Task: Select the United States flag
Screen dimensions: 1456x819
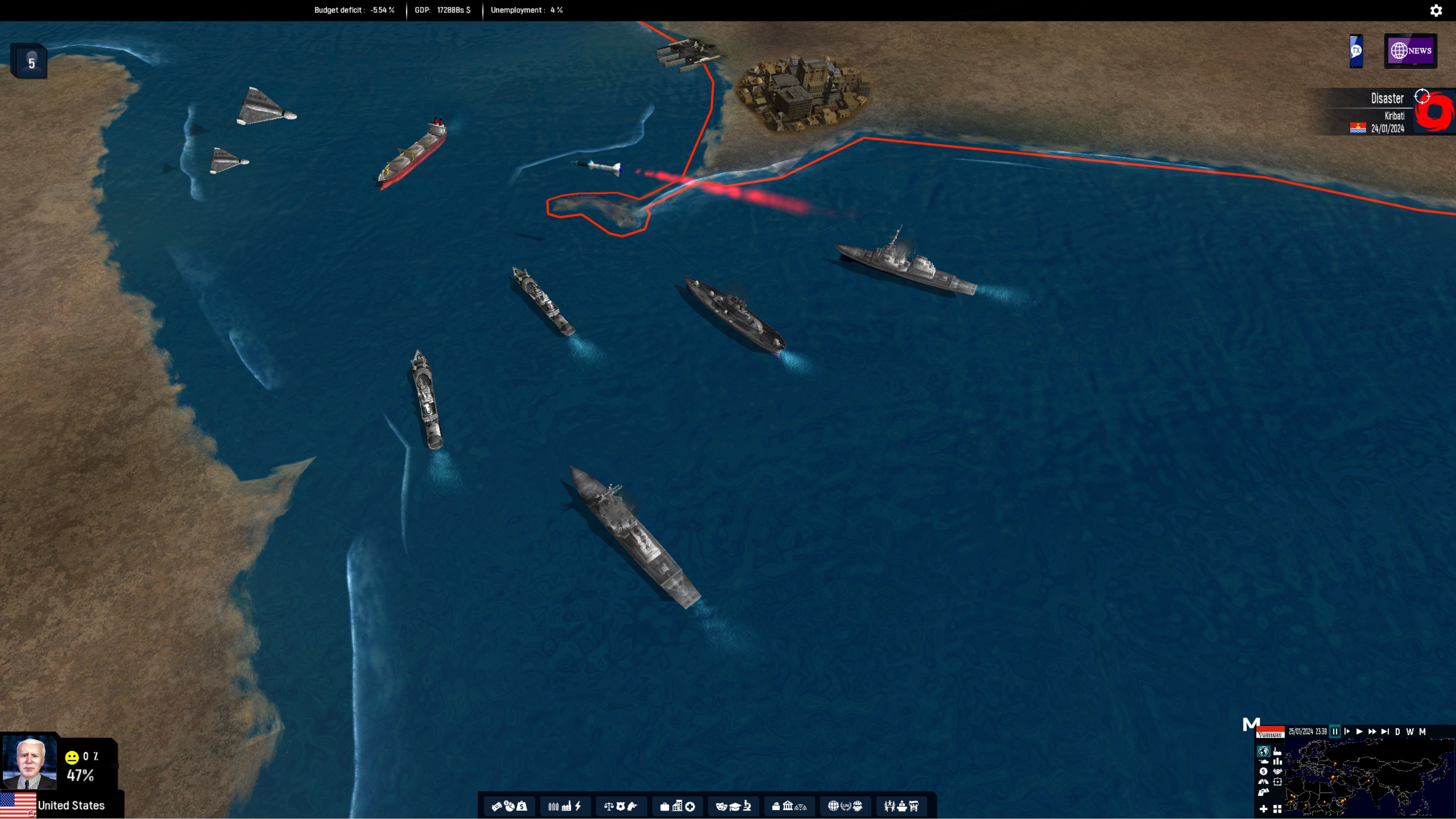Action: click(x=18, y=805)
